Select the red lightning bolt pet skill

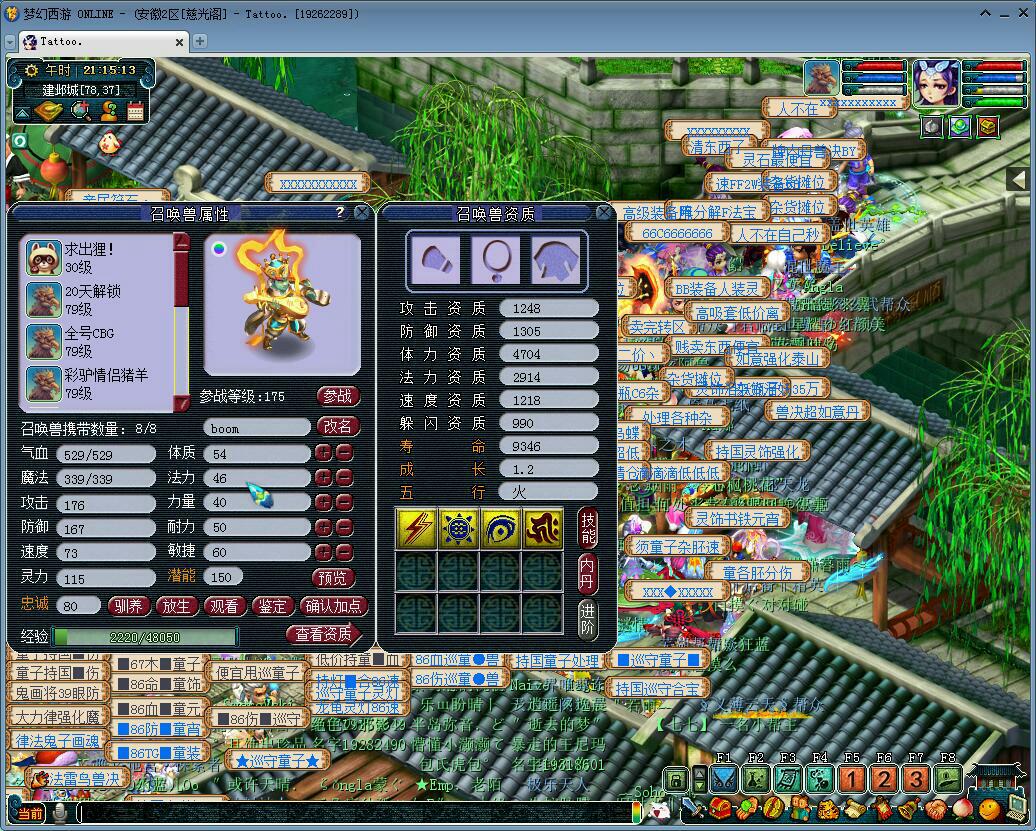coord(415,528)
